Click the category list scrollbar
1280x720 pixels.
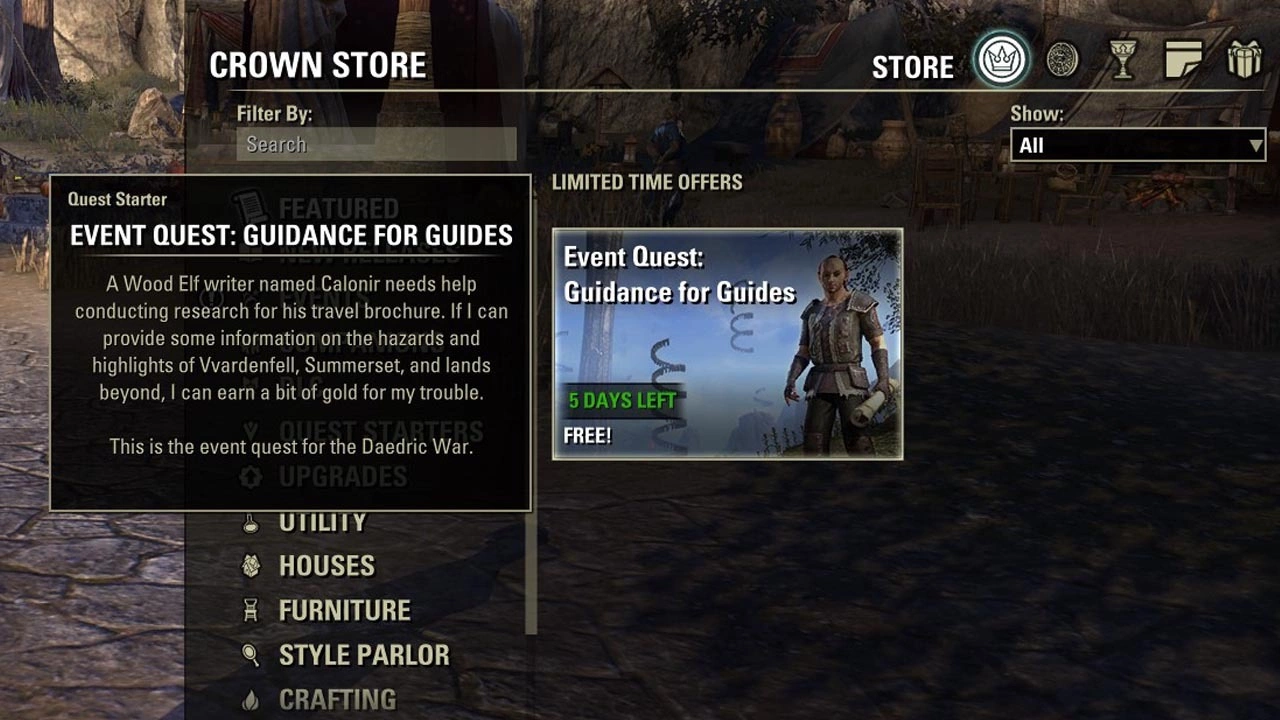pyautogui.click(x=531, y=560)
